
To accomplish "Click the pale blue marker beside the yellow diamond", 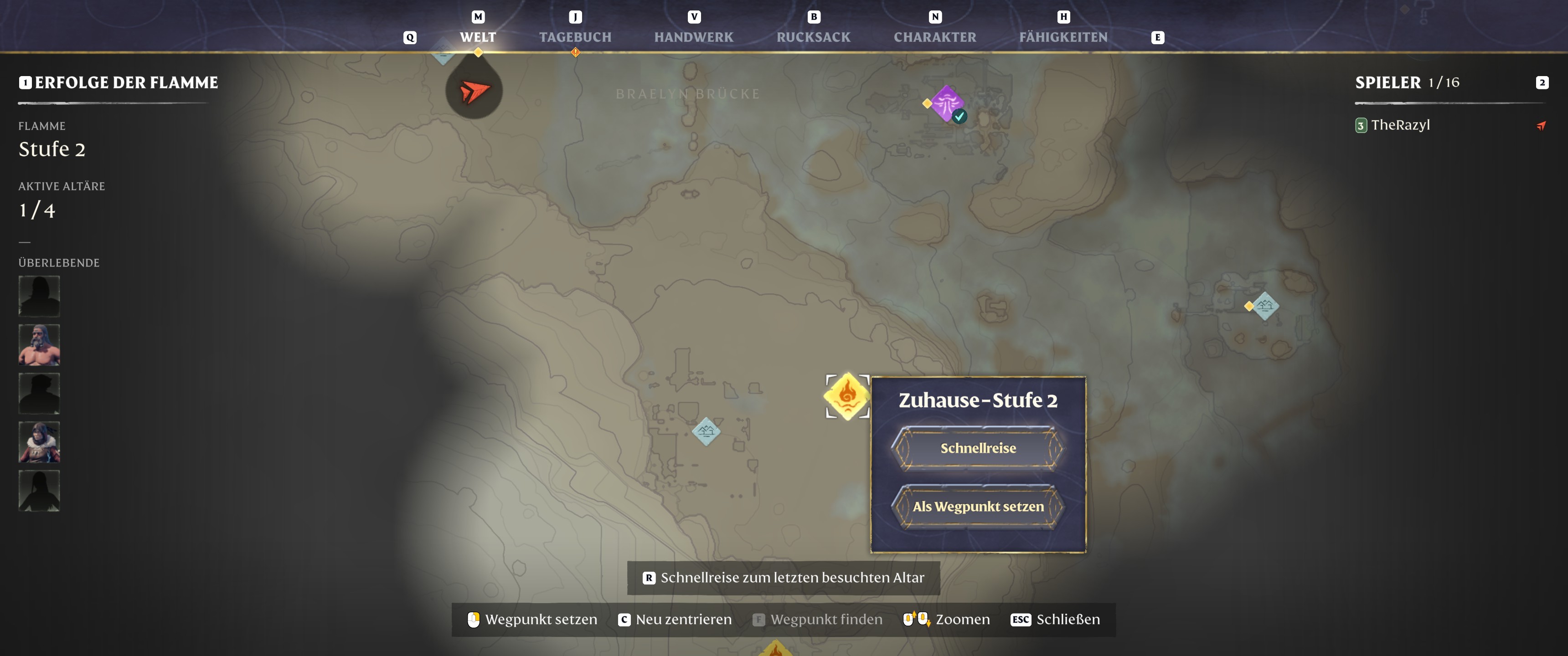I will coord(1264,306).
